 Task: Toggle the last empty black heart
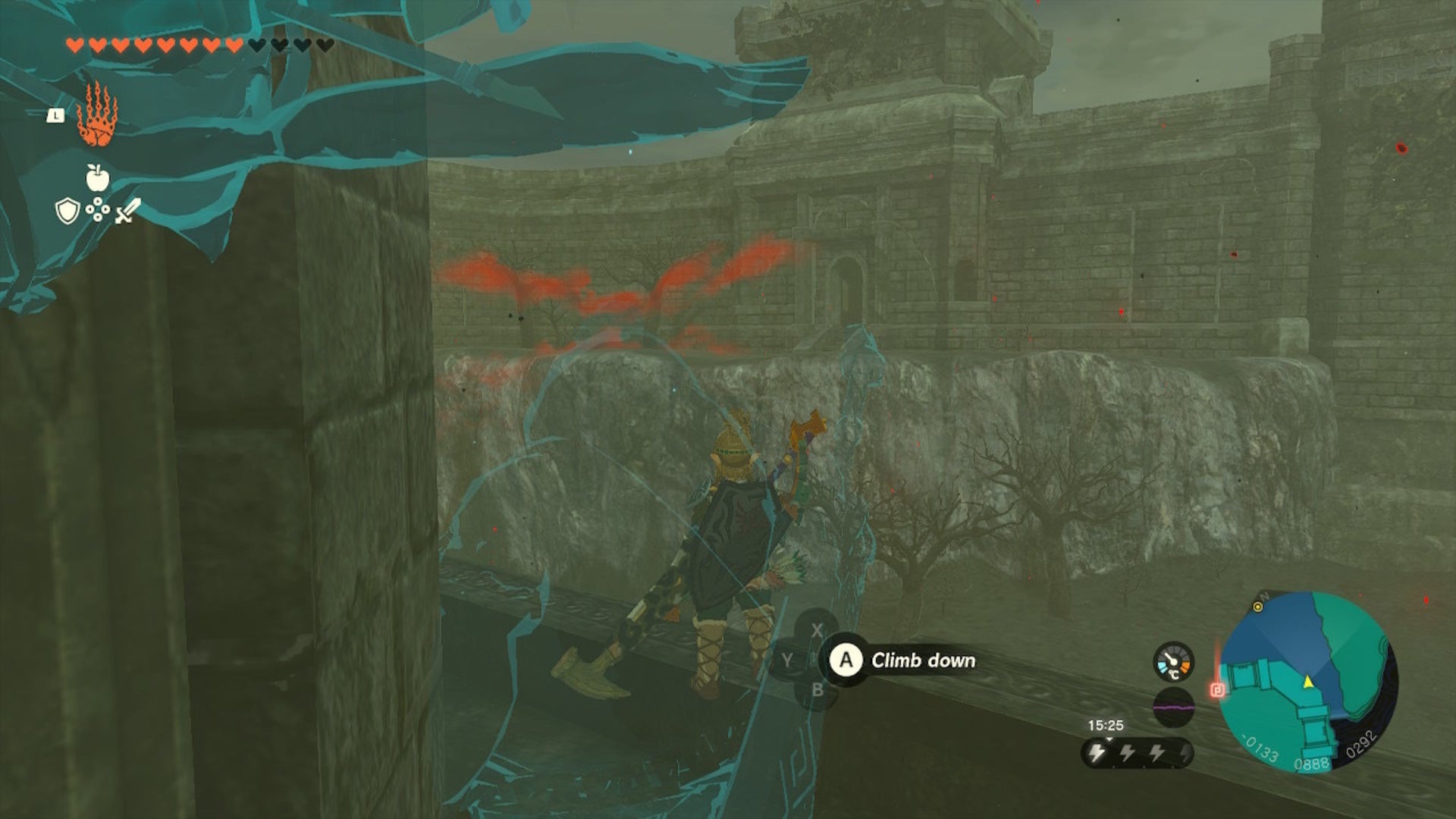pyautogui.click(x=326, y=45)
